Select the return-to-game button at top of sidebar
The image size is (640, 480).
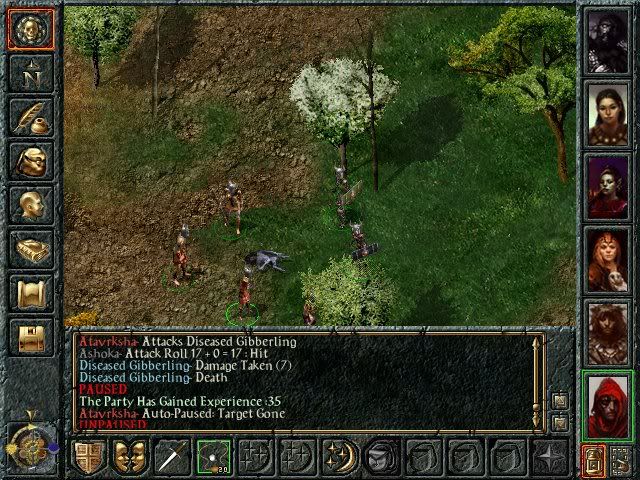(x=30, y=28)
